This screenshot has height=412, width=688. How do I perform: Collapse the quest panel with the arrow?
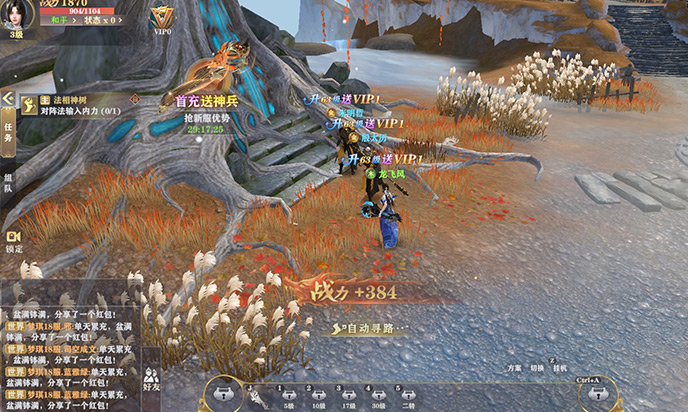7,99
